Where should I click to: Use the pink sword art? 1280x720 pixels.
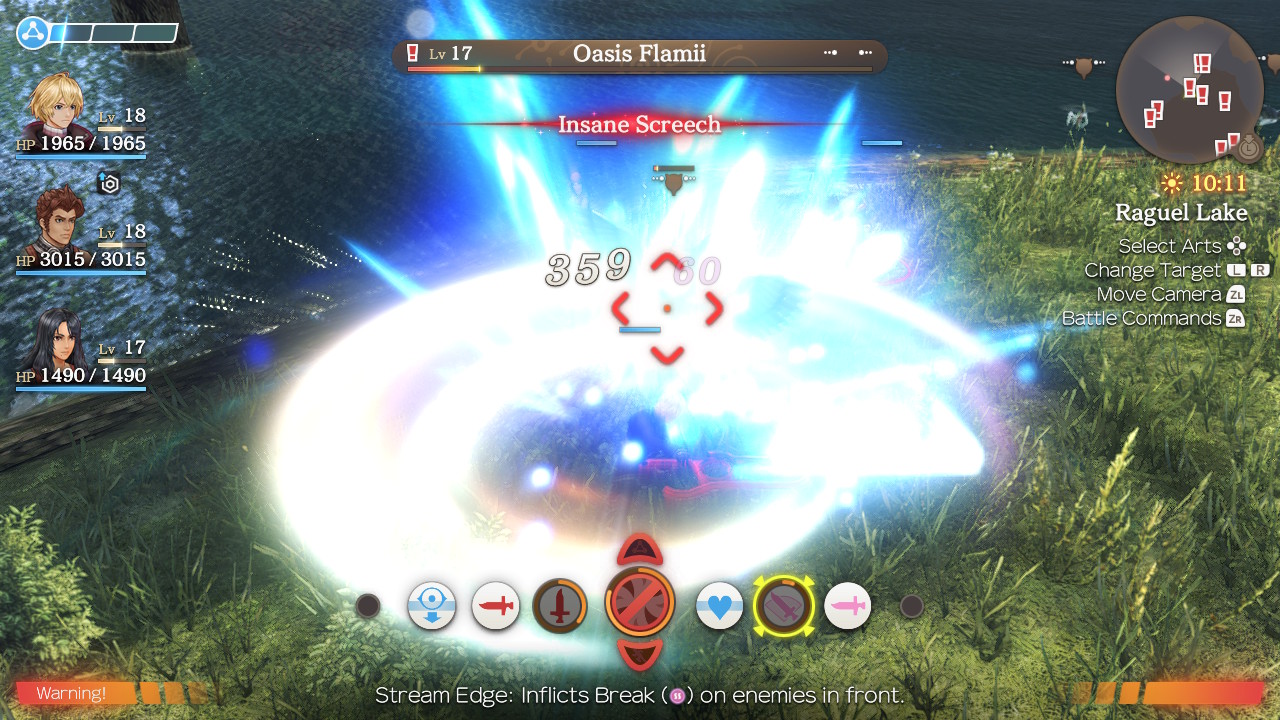(847, 606)
